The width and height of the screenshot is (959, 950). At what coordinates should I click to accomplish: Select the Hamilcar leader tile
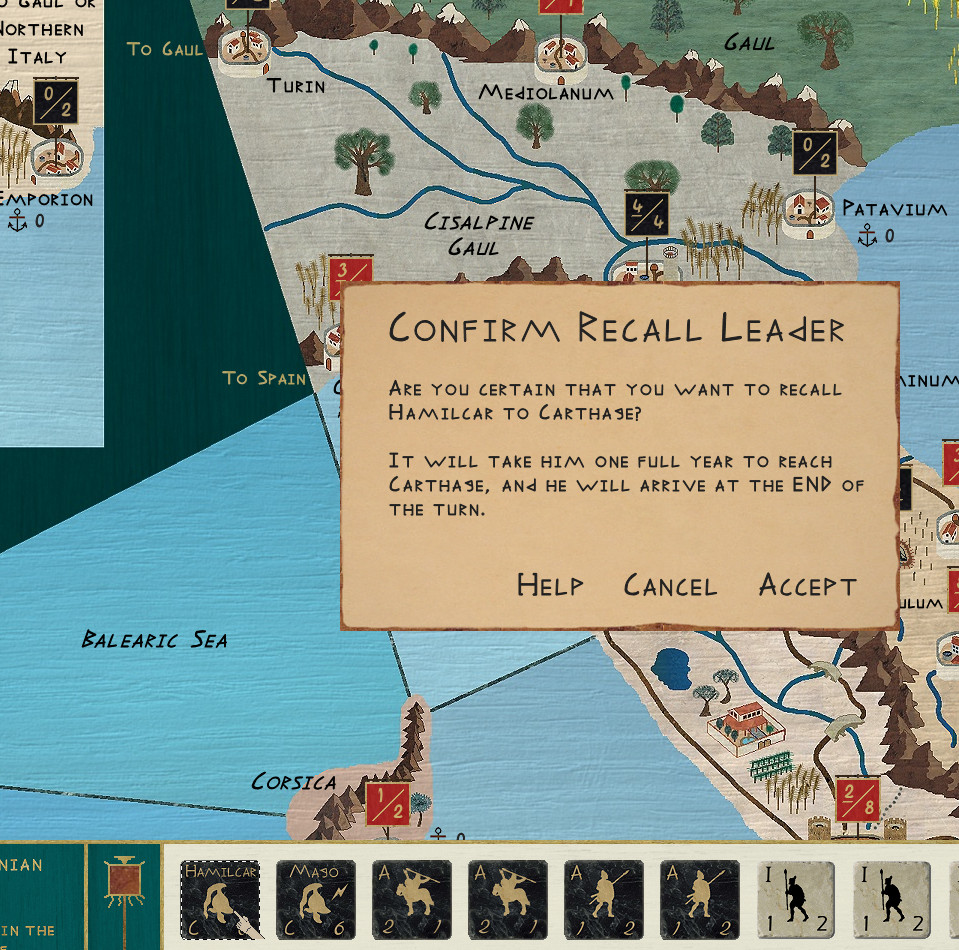point(220,900)
